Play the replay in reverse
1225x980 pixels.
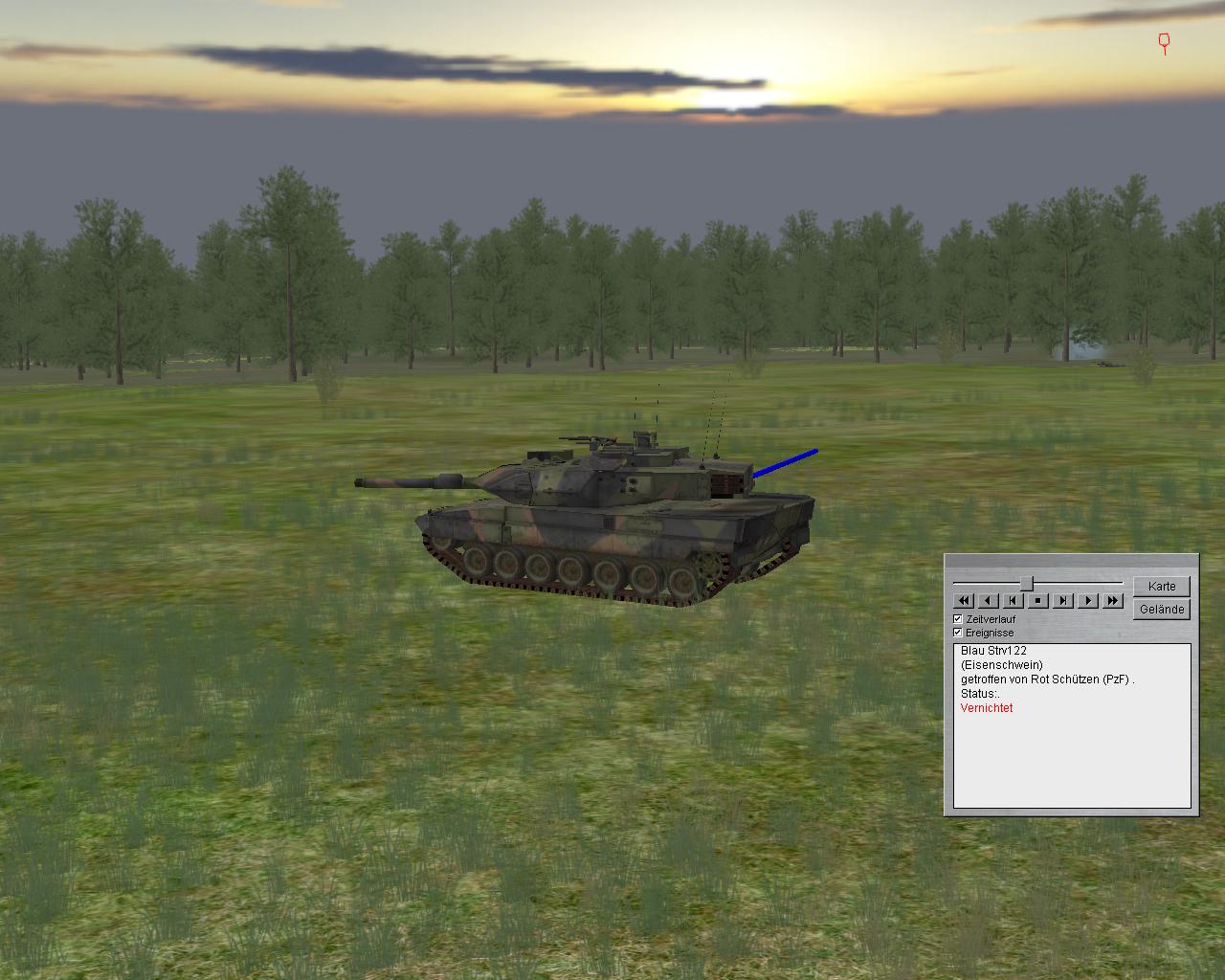coord(989,600)
